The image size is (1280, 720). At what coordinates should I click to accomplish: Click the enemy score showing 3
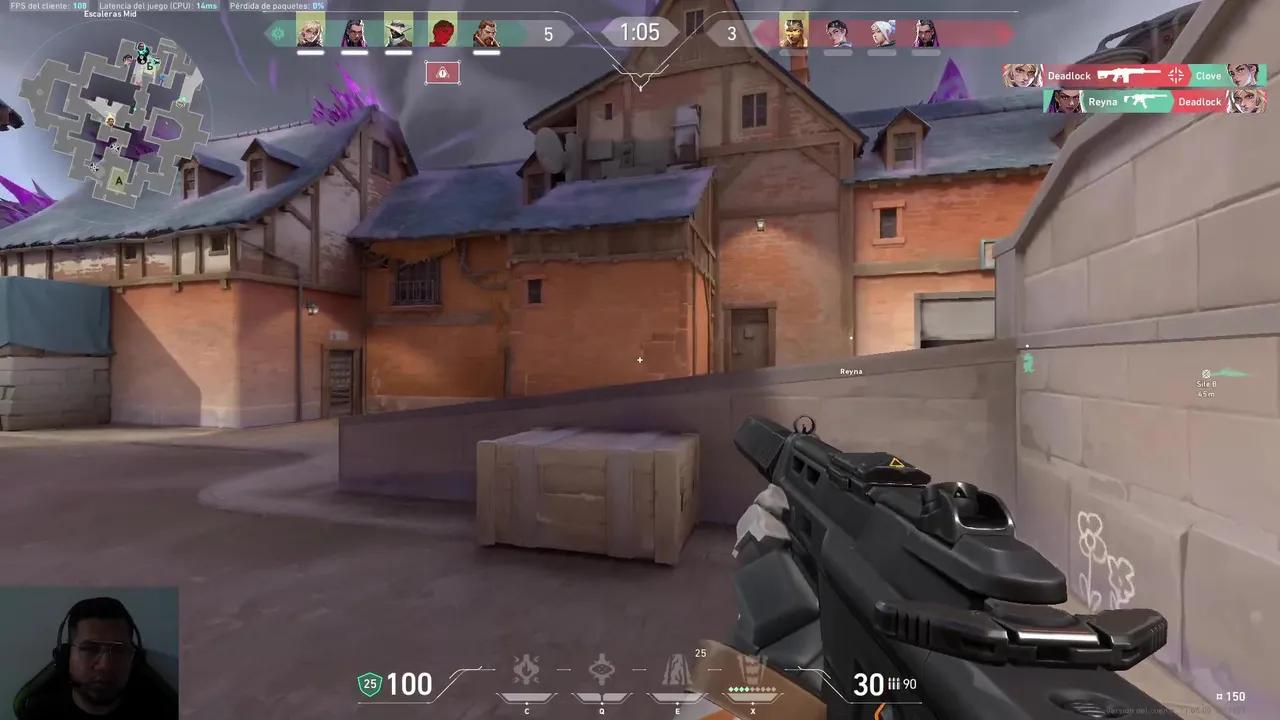pos(731,33)
